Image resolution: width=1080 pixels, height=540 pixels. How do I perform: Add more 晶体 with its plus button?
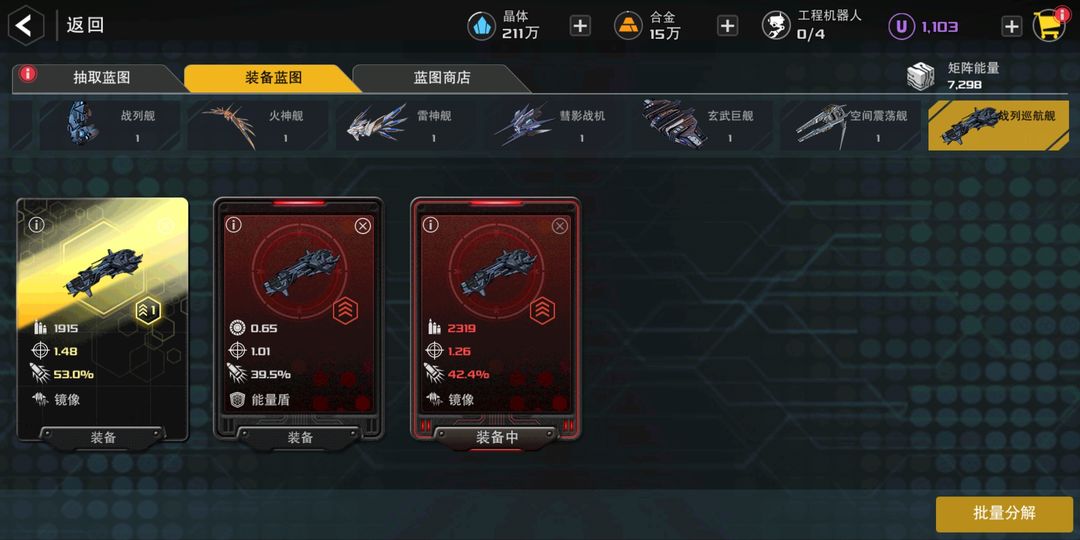580,26
